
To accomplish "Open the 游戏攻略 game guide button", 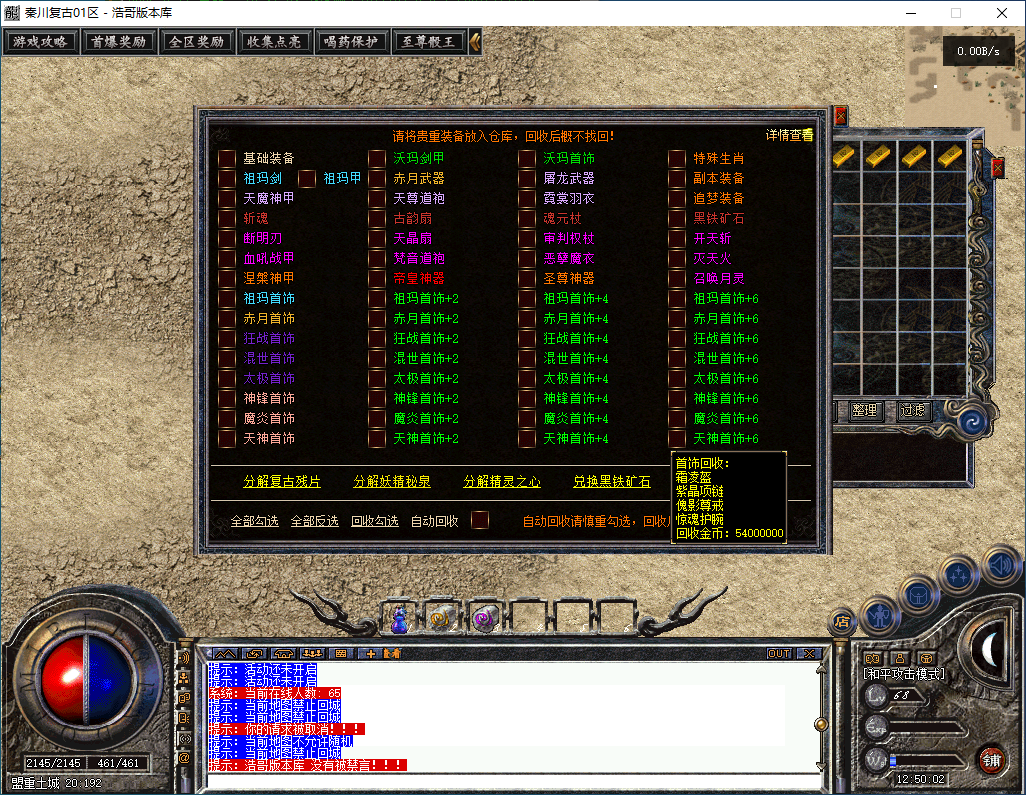I will [41, 42].
